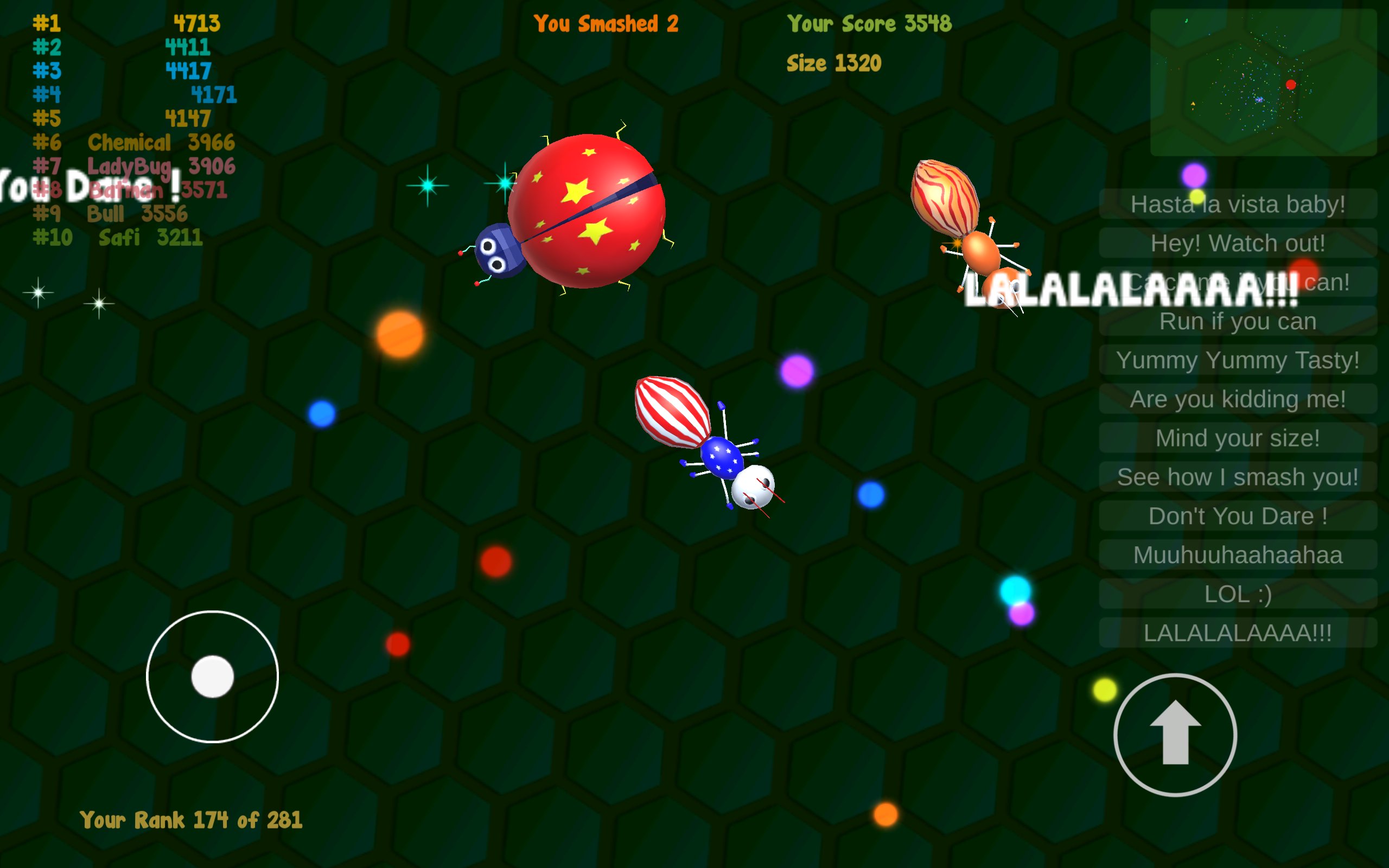
Task: Click the 'LadyBug' leaderboard entry
Action: [132, 165]
